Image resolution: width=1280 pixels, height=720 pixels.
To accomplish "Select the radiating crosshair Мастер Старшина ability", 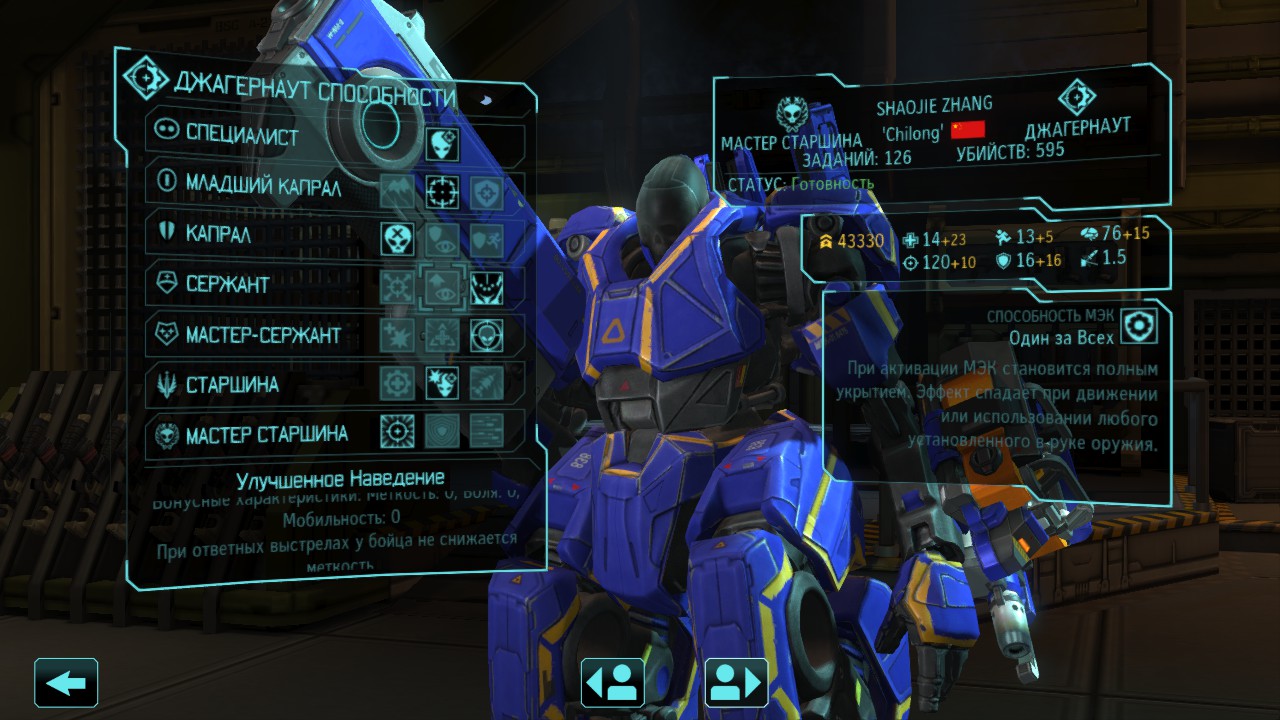I will (397, 431).
